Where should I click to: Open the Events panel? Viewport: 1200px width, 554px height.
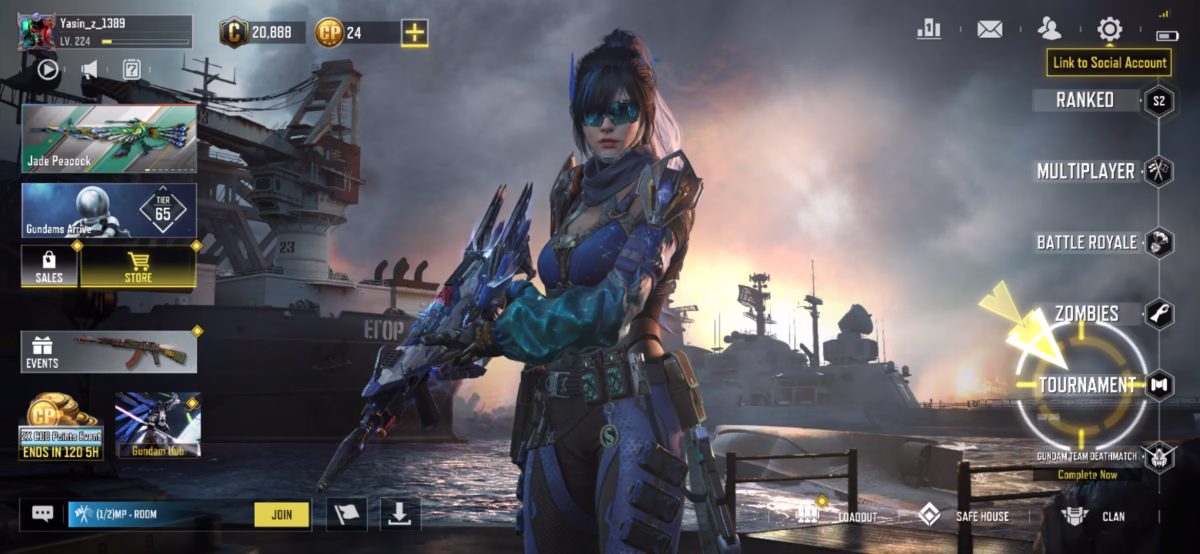(x=108, y=352)
